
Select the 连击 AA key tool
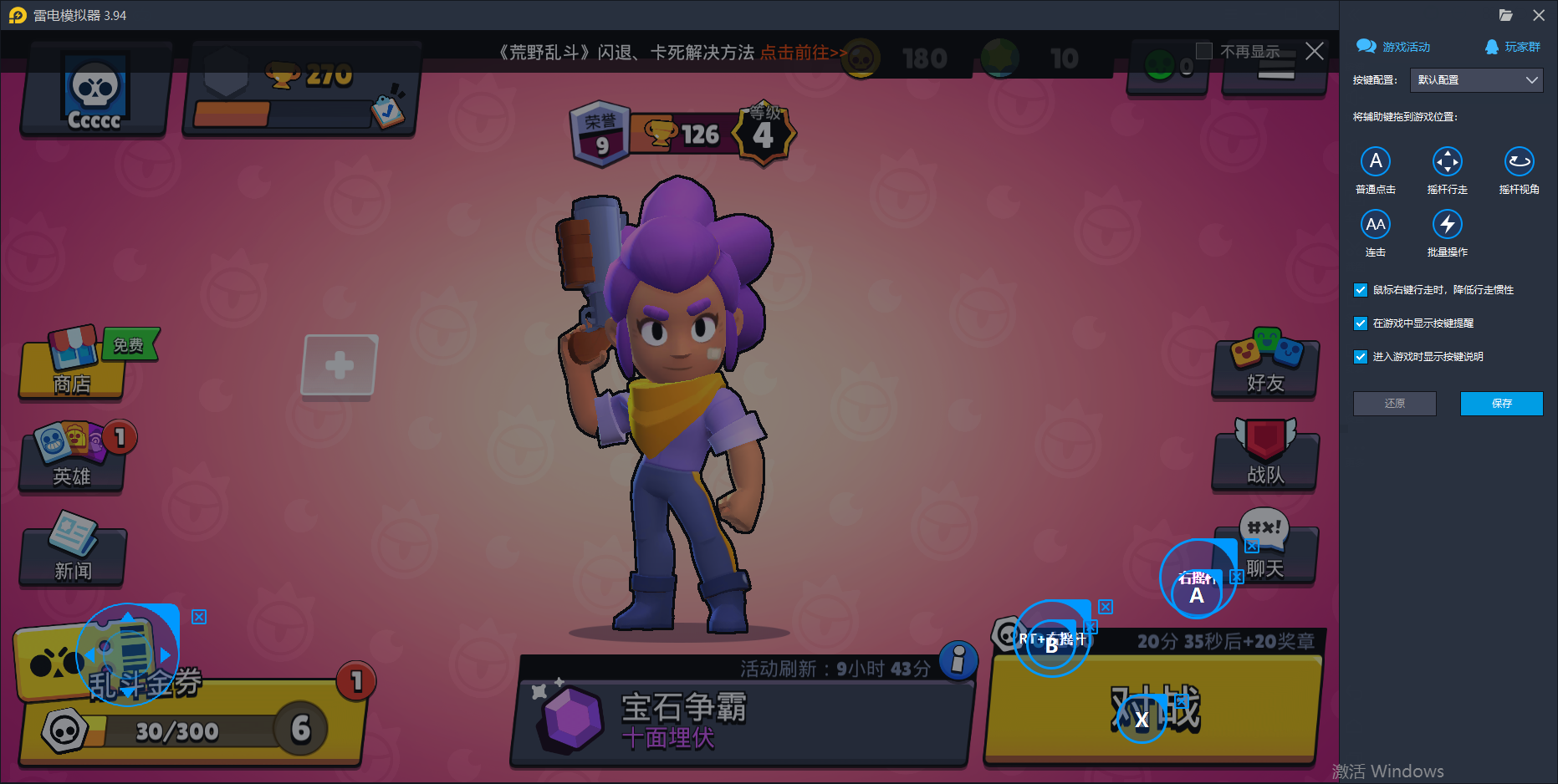1376,225
